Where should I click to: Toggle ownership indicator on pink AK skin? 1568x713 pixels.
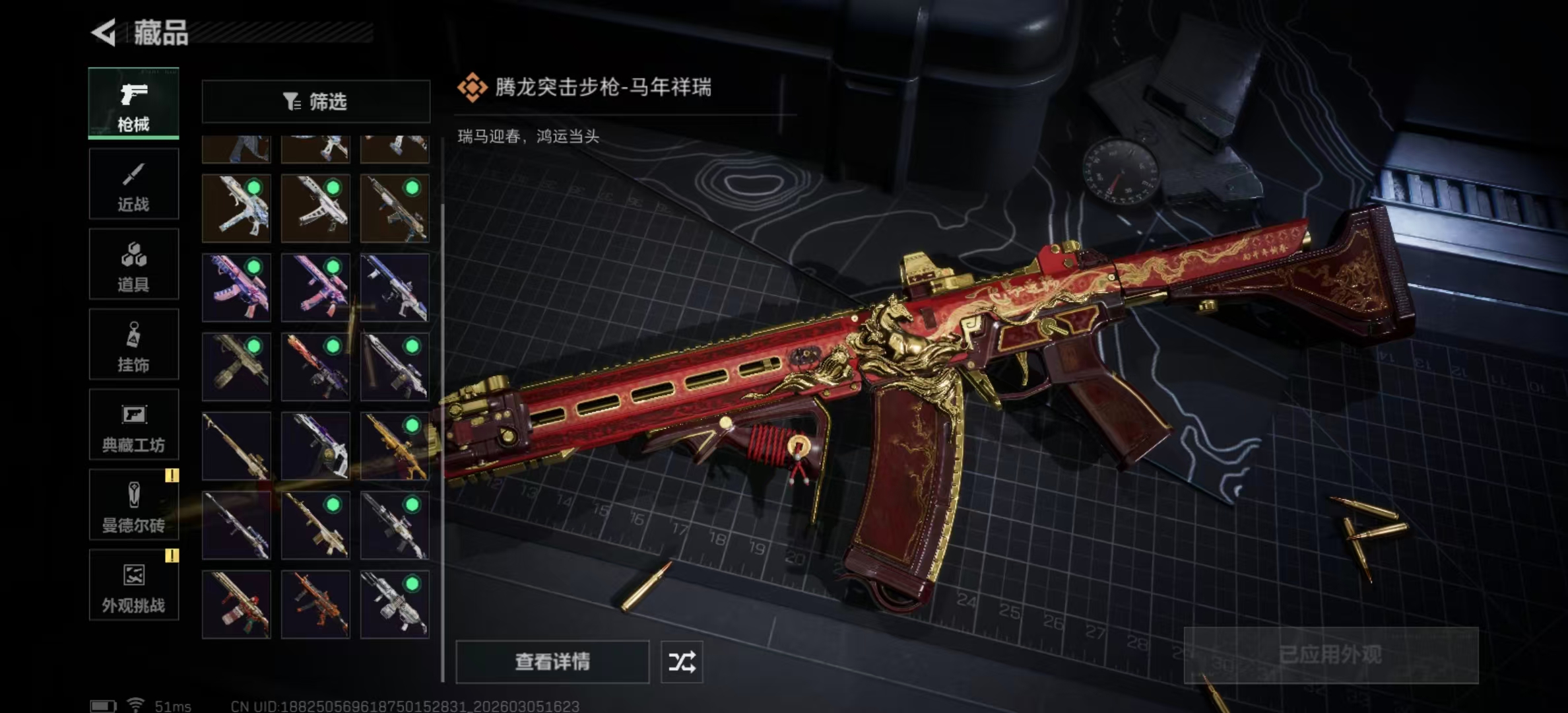click(x=253, y=267)
